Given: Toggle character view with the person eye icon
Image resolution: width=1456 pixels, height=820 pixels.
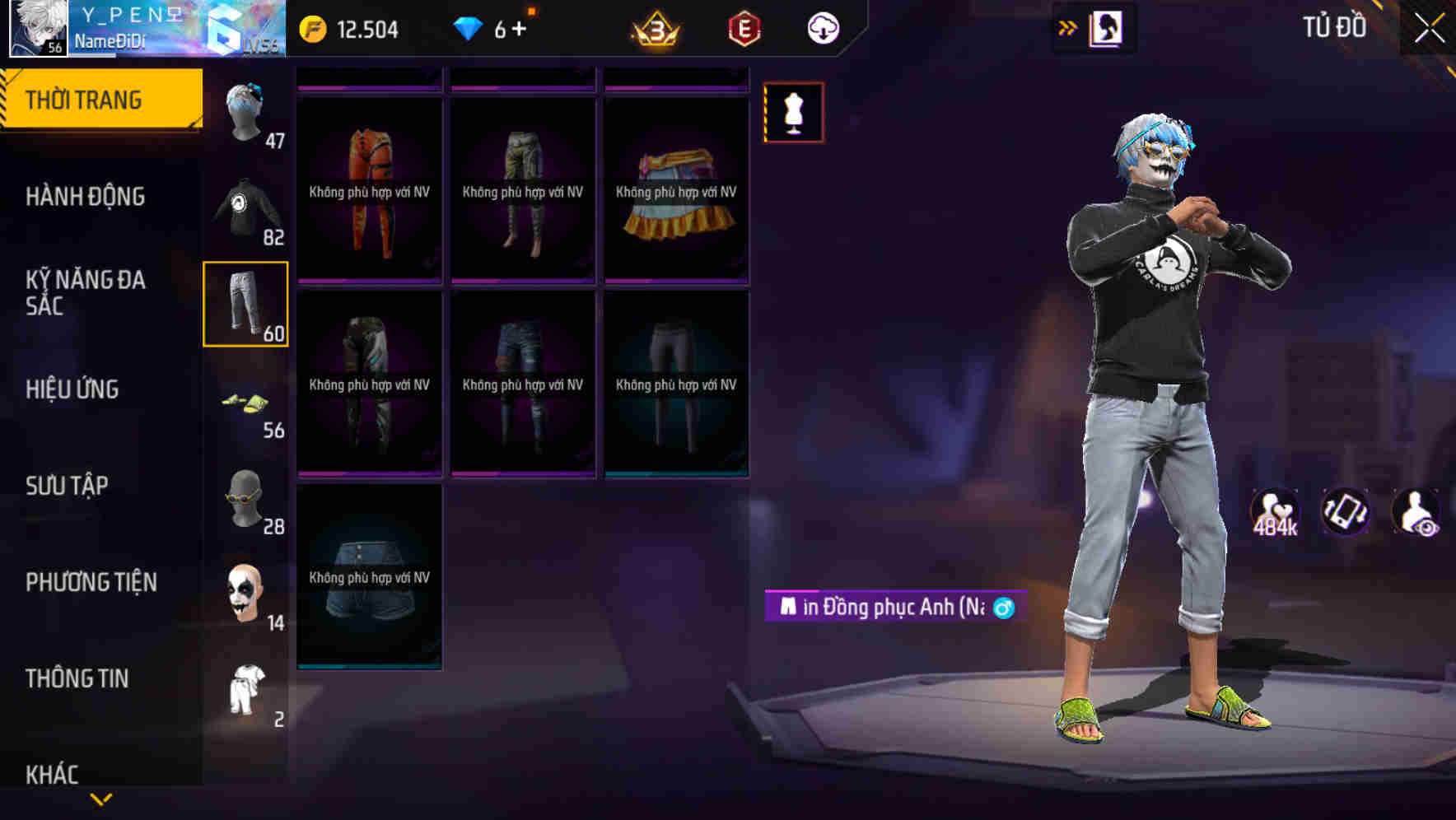Looking at the screenshot, I should tap(1414, 512).
